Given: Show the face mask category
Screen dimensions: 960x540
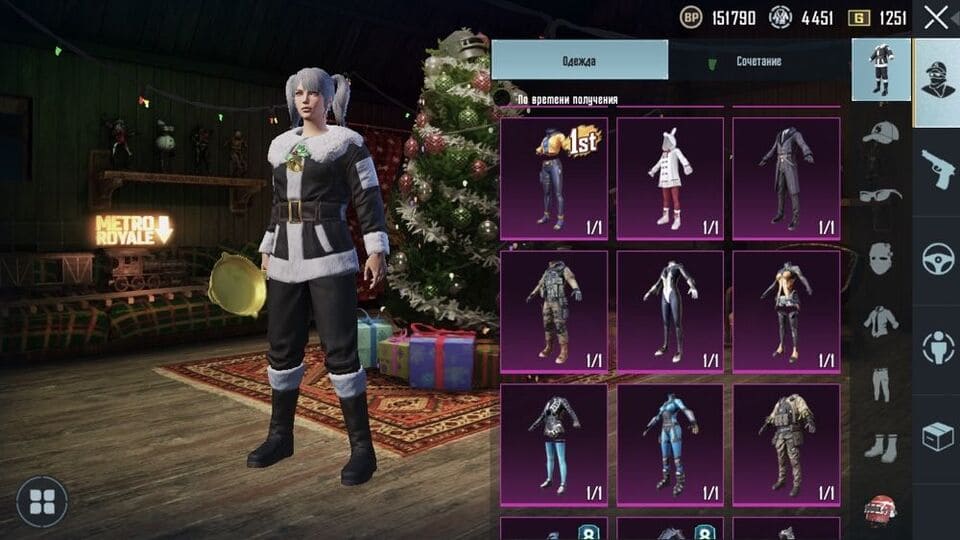Looking at the screenshot, I should pyautogui.click(x=881, y=258).
